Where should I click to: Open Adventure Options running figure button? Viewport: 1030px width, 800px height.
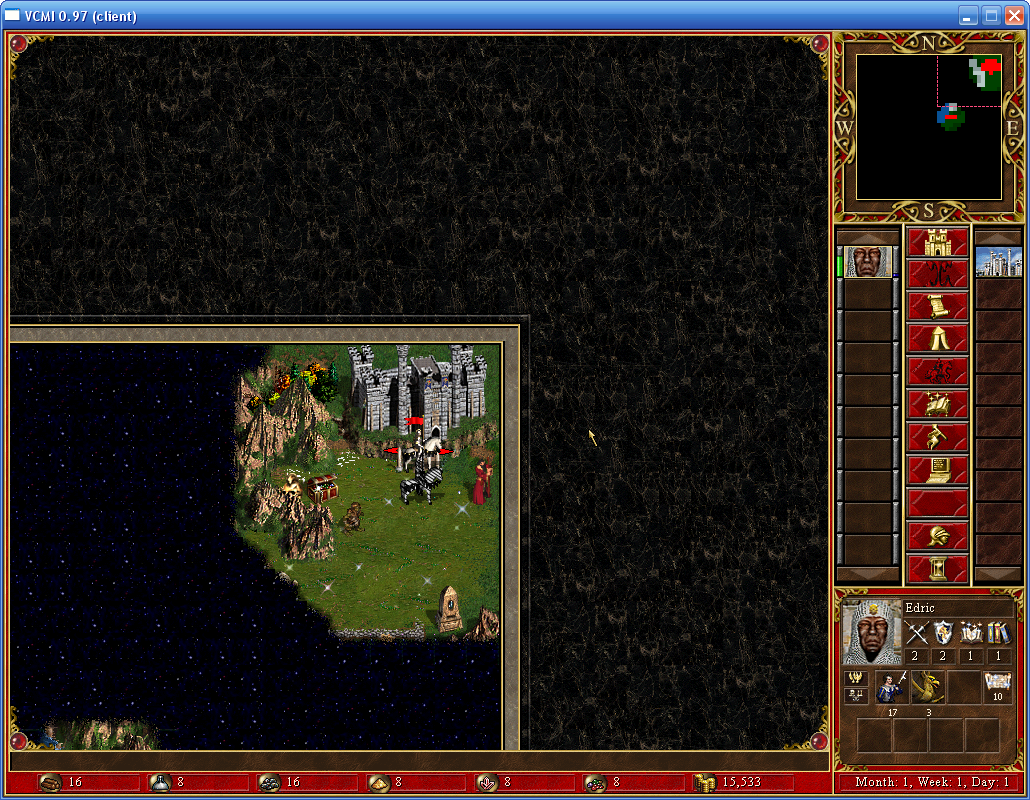tap(937, 437)
